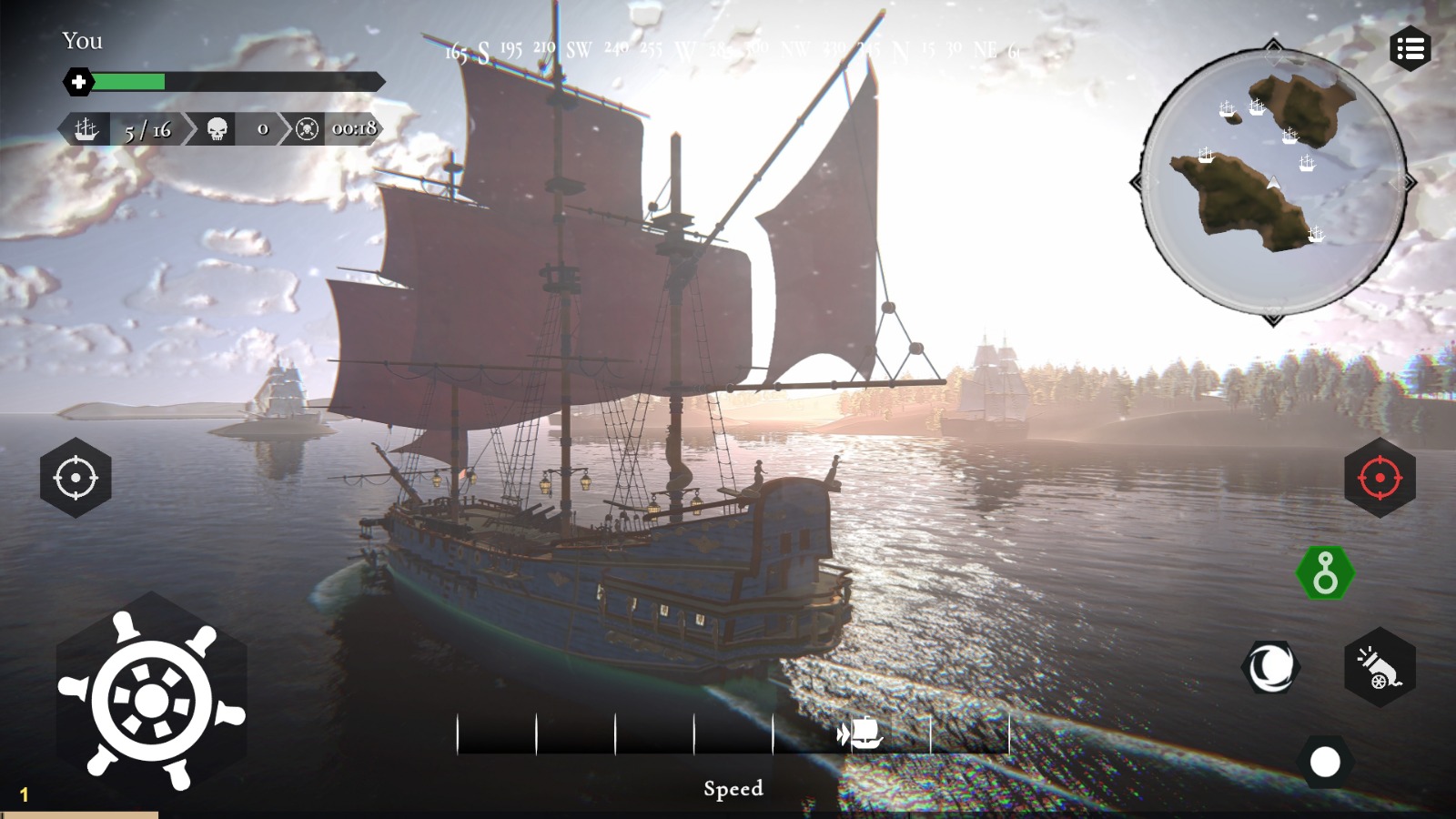This screenshot has width=1456, height=819.
Task: Activate the green hexagon ability icon
Action: pyautogui.click(x=1325, y=573)
